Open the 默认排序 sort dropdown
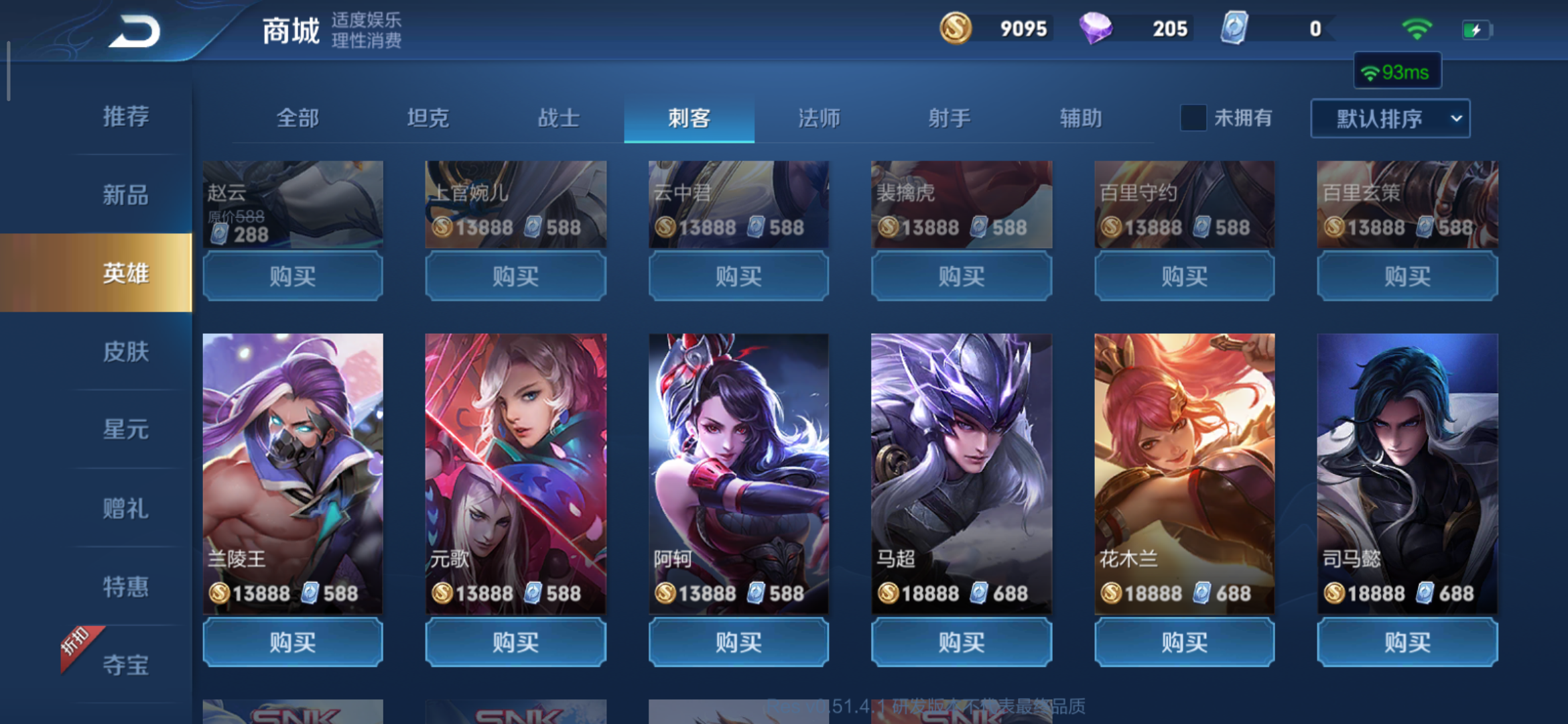 (1390, 118)
